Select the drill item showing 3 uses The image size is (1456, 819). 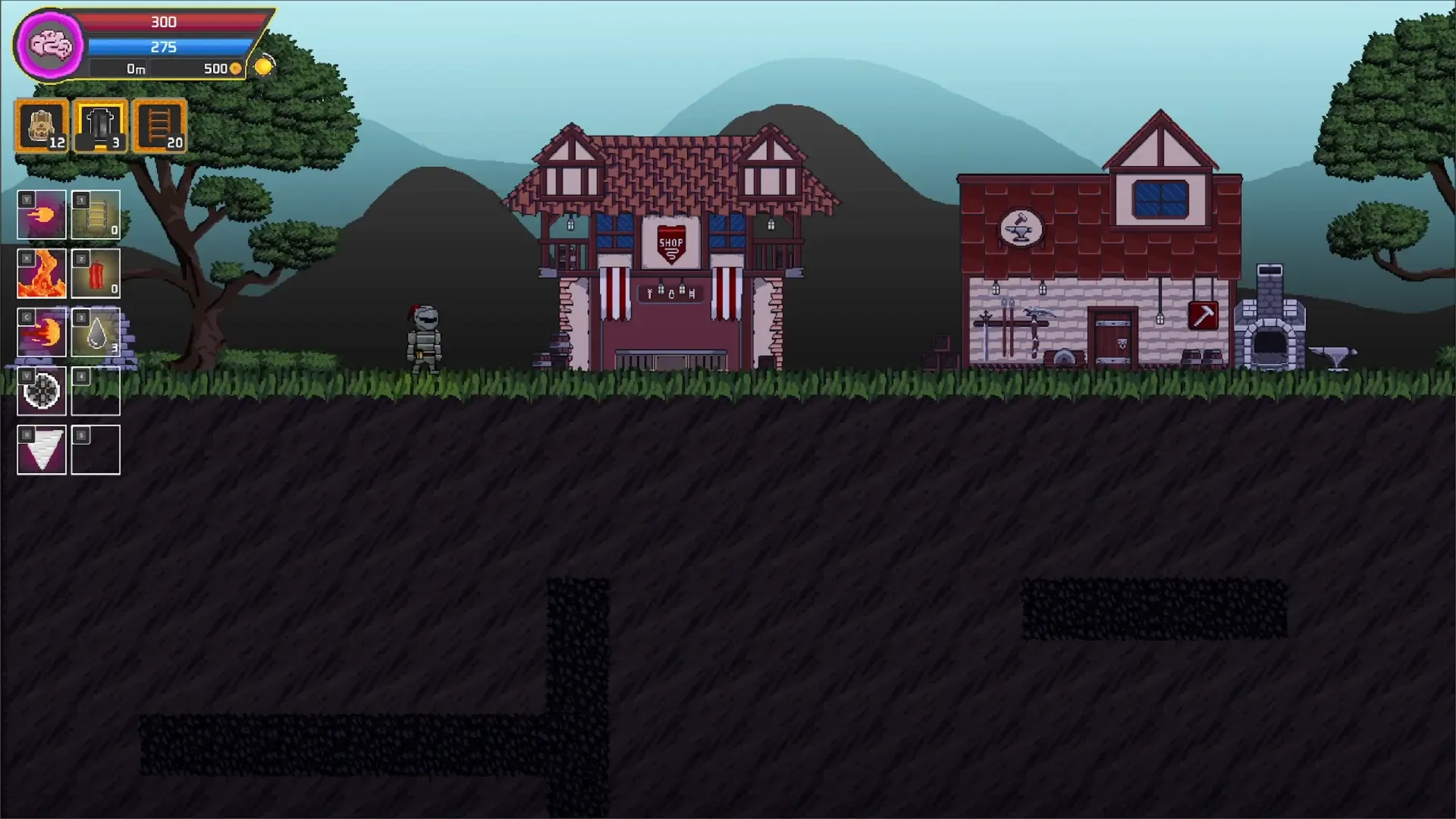click(100, 126)
